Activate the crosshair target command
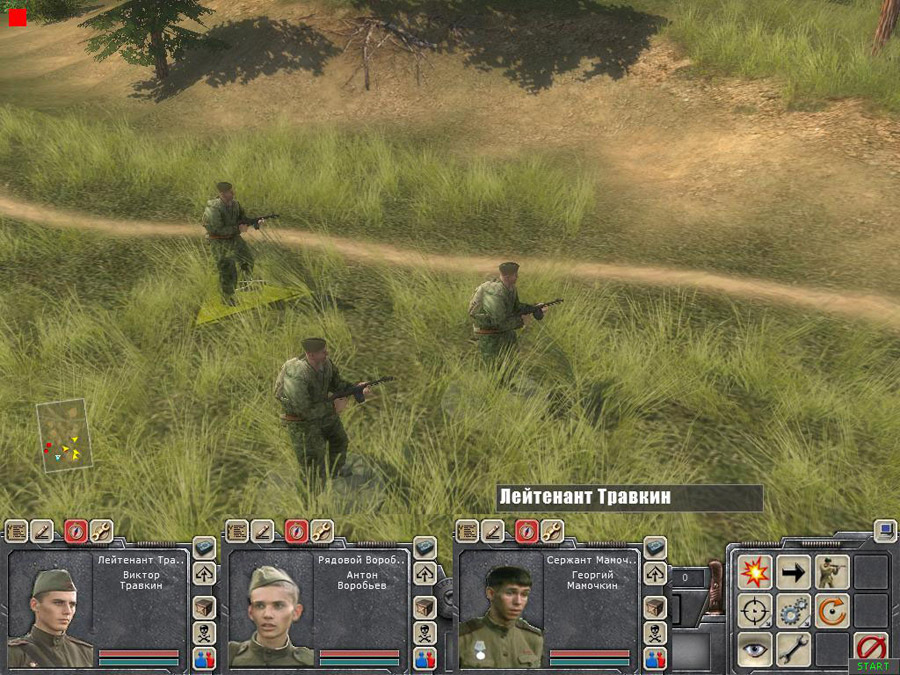This screenshot has width=900, height=675. tap(754, 610)
